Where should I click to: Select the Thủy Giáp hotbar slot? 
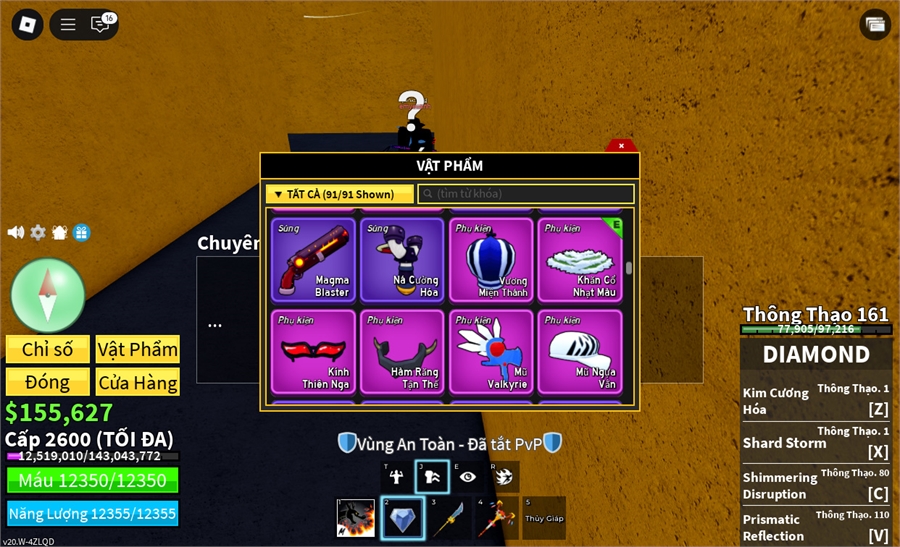pos(543,518)
